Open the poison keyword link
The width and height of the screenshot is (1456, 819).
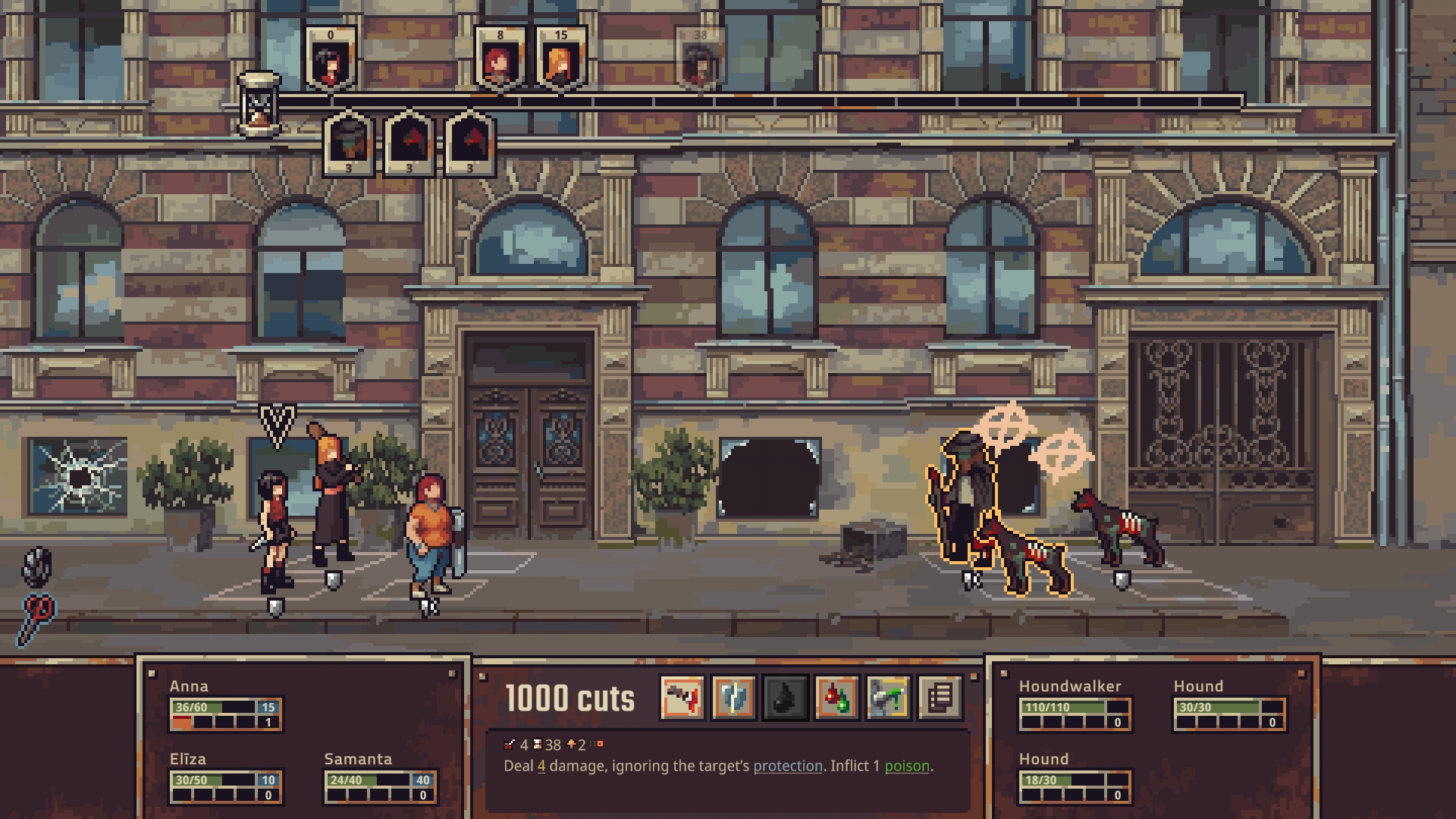click(906, 766)
